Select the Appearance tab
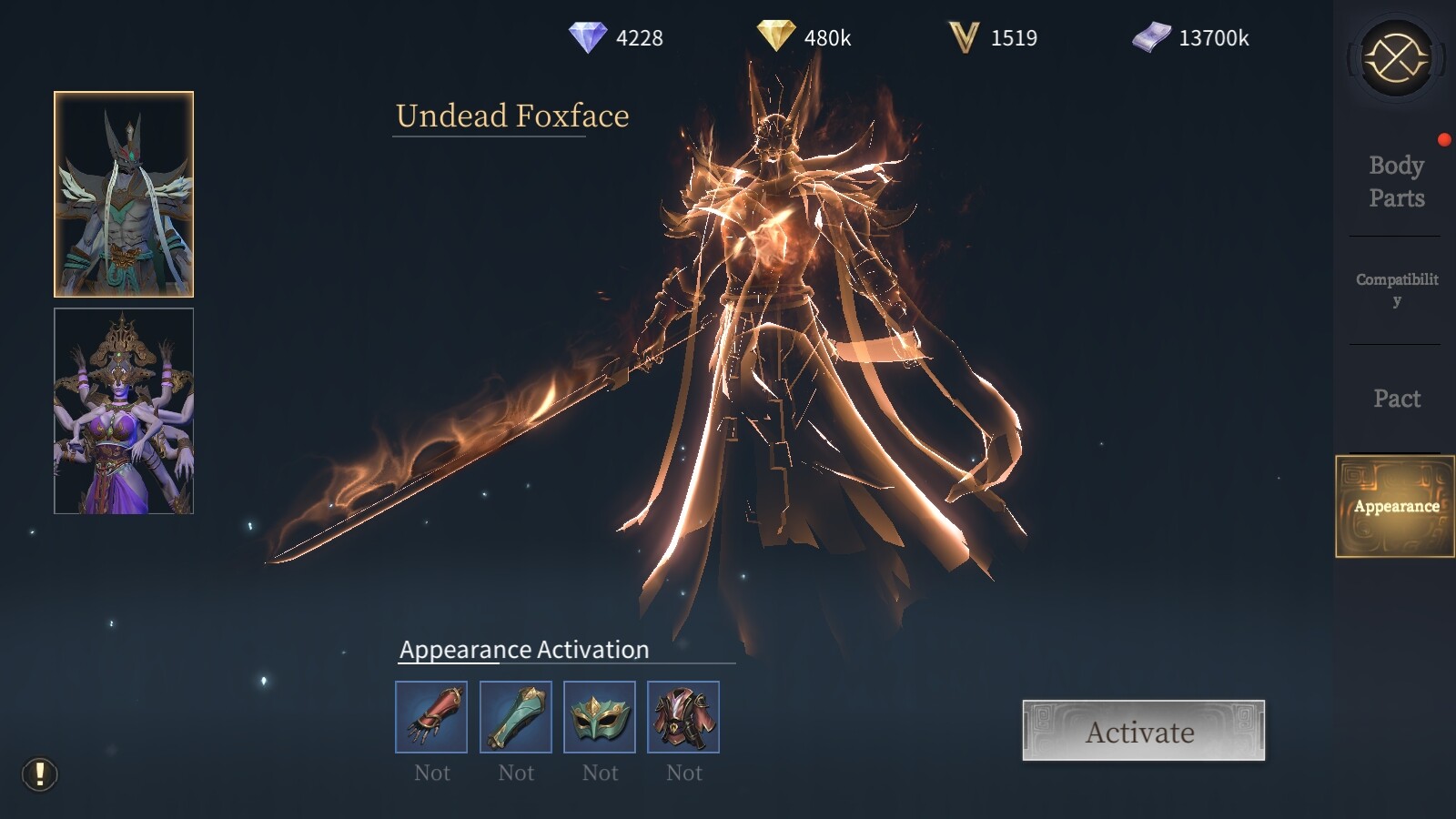The height and width of the screenshot is (819, 1456). [x=1394, y=506]
